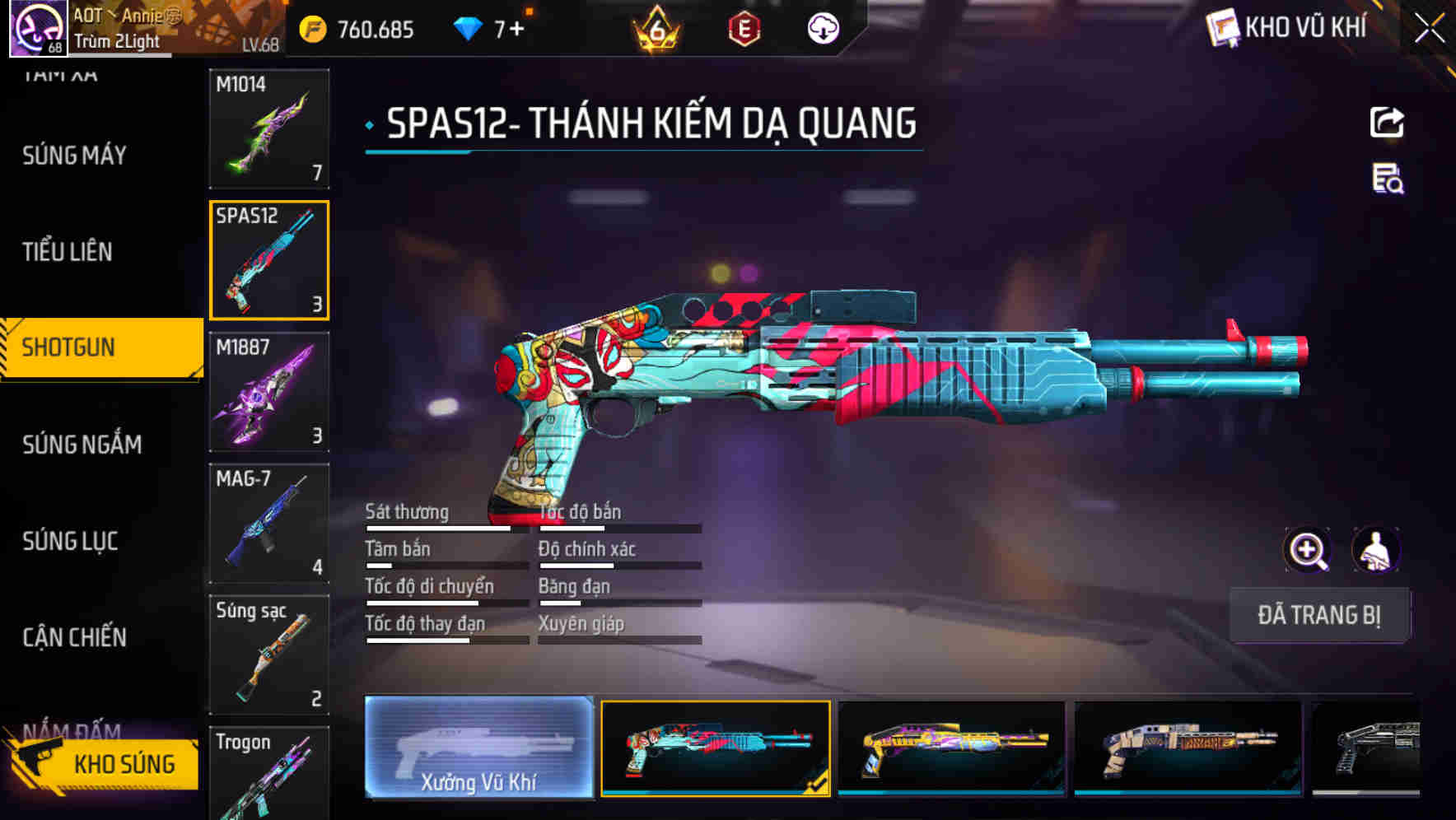Open Xưởng Vũ Khí

click(x=479, y=749)
